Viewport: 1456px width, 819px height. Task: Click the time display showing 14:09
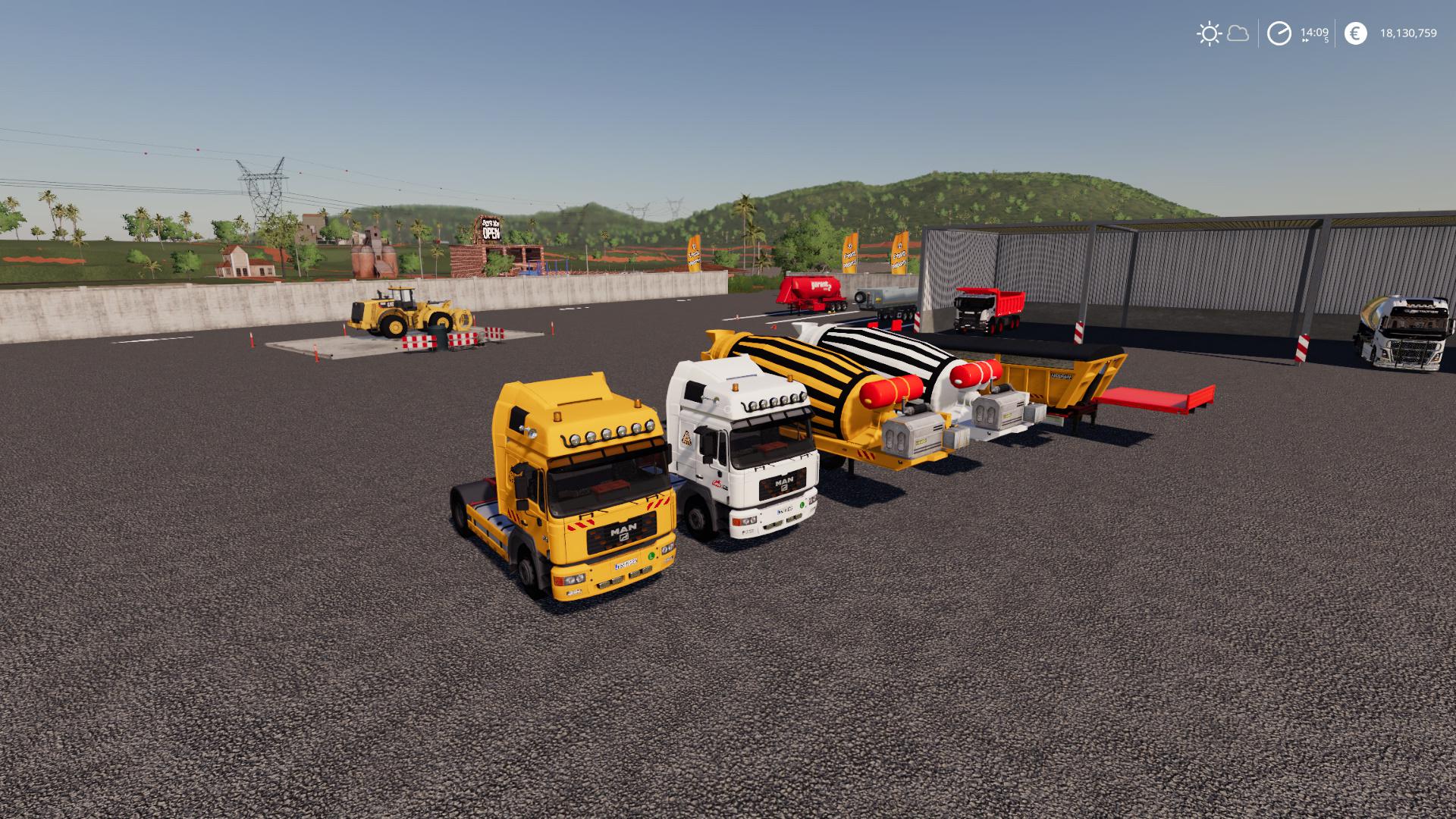(1314, 32)
